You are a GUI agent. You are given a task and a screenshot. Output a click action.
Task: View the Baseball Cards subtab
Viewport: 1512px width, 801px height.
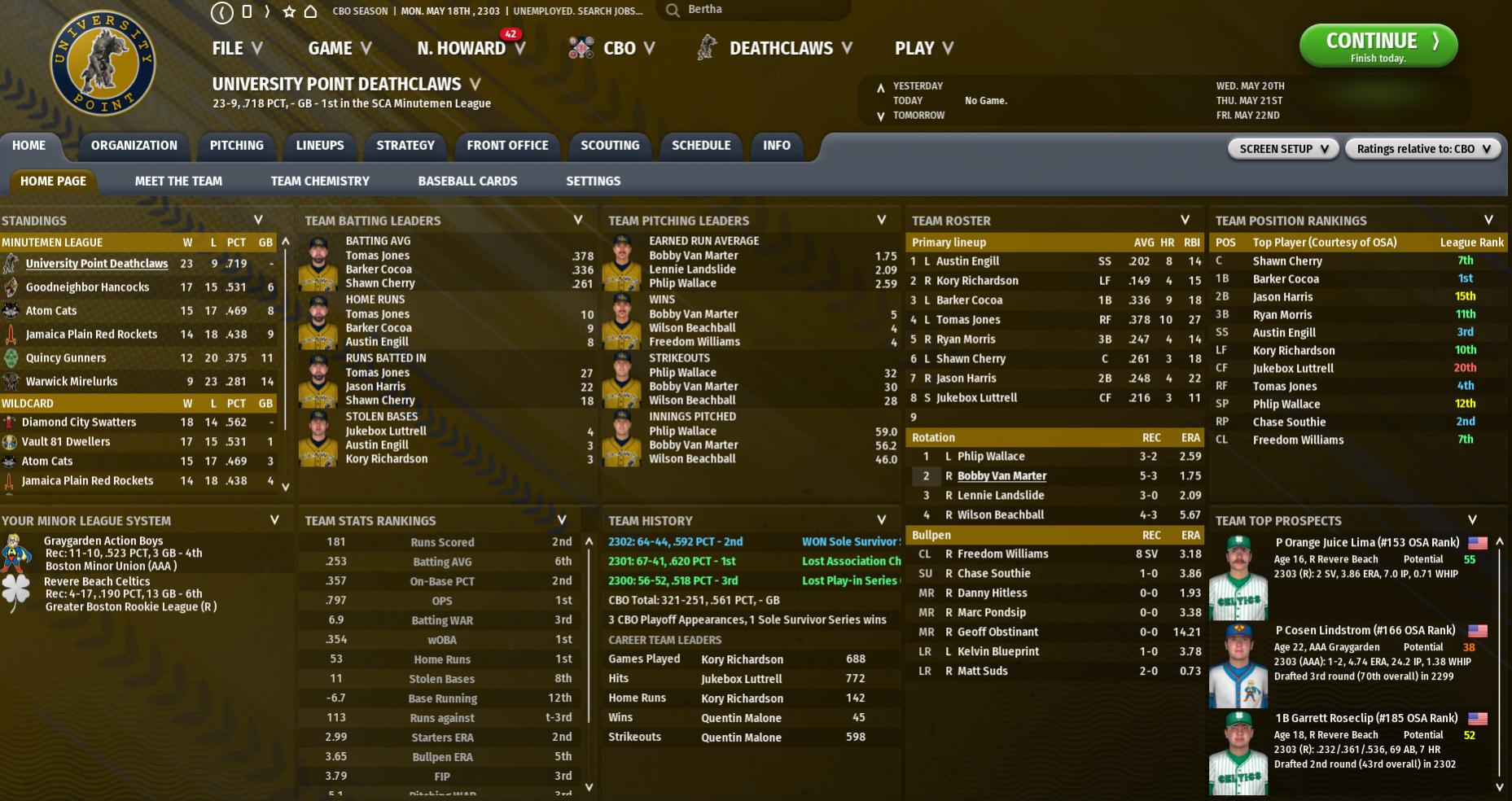point(467,182)
